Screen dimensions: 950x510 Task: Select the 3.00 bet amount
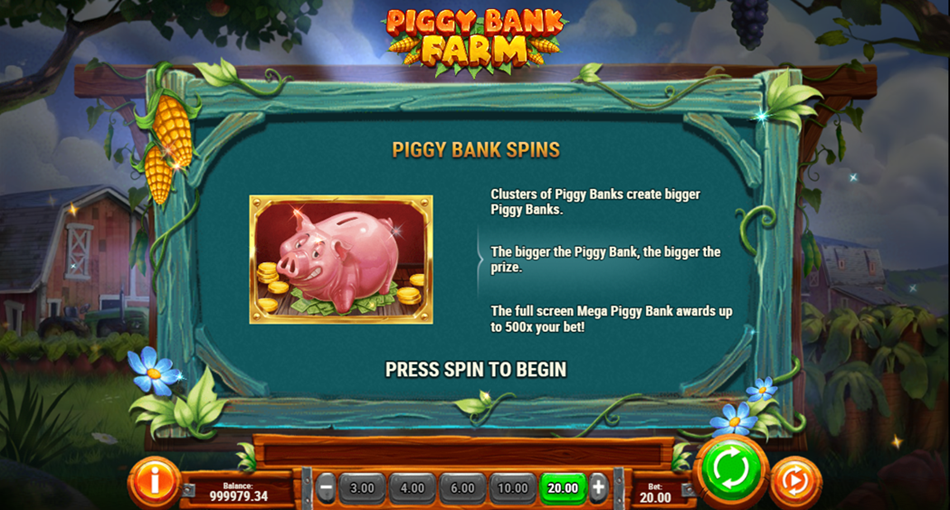click(362, 488)
